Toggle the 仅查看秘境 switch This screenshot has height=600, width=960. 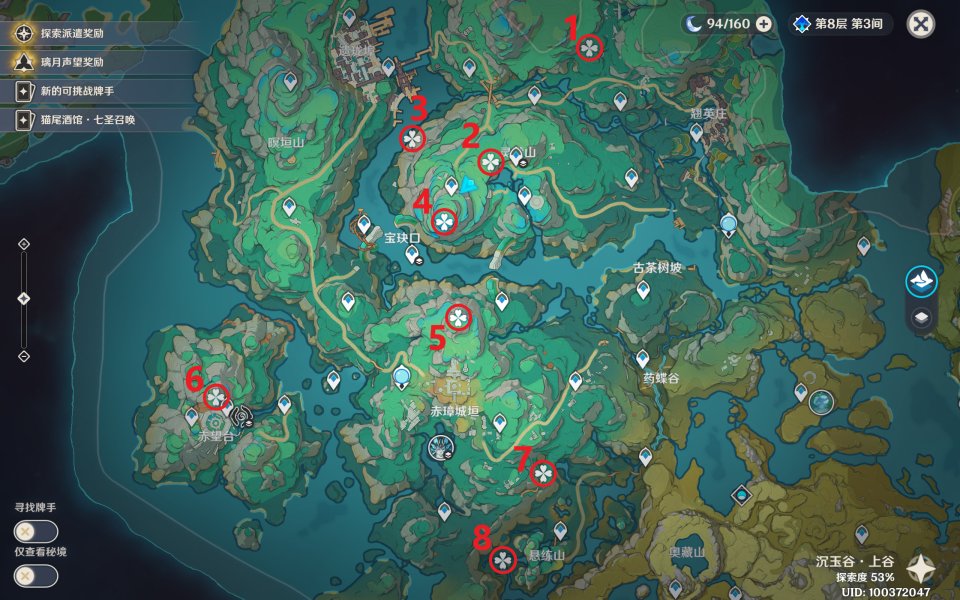point(36,576)
